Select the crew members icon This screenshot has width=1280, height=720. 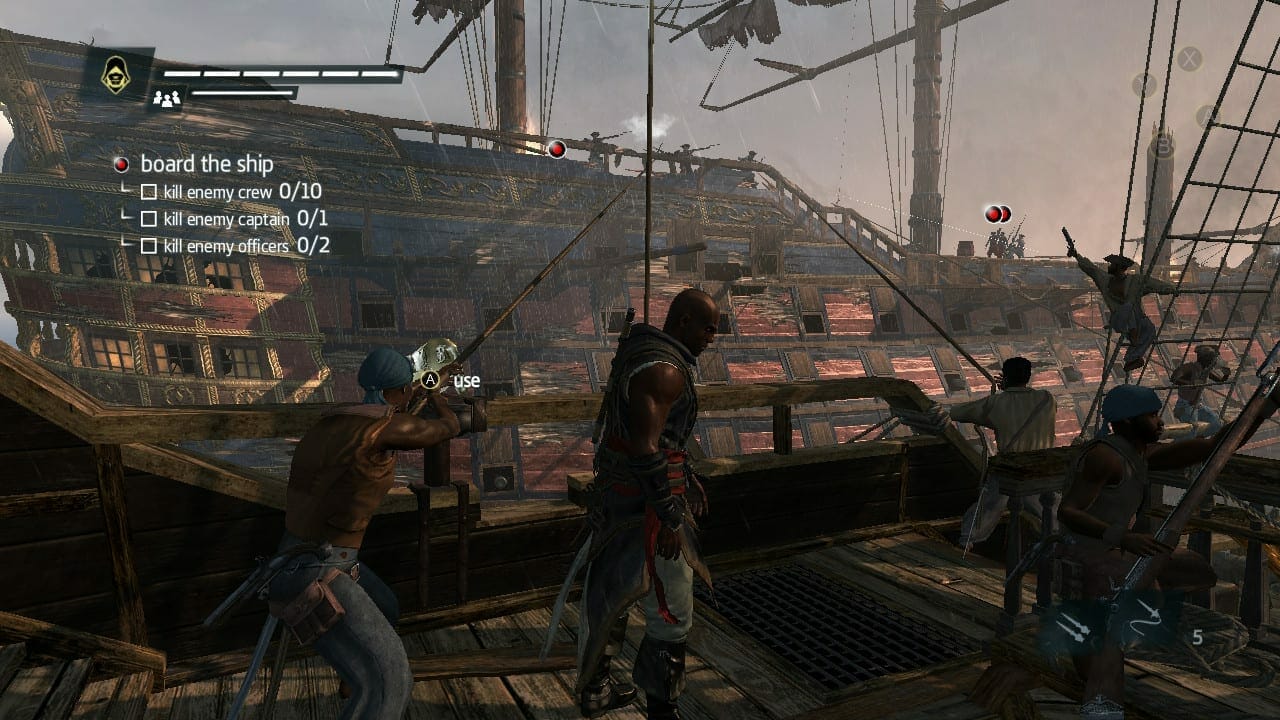click(x=166, y=98)
